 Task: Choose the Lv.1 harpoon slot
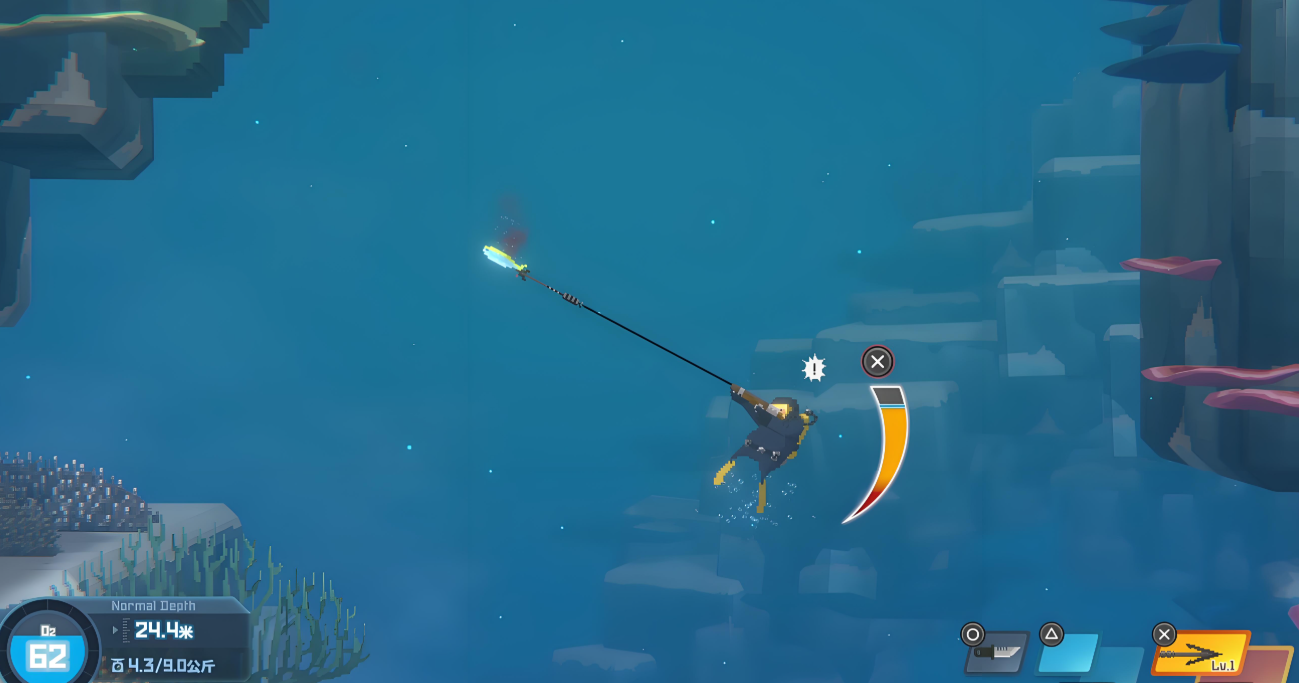tap(1201, 653)
